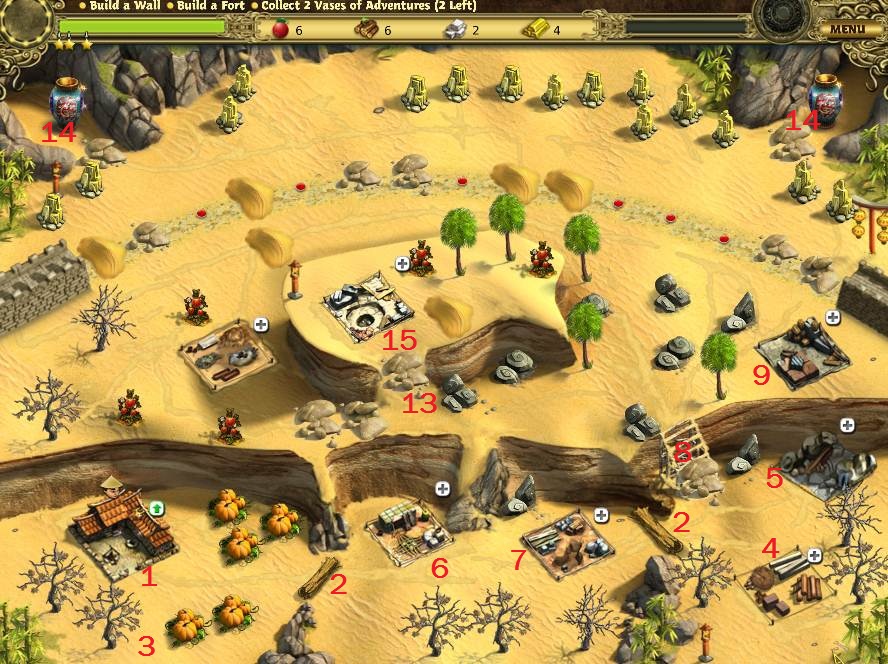Open the game MENU
The image size is (888, 664).
[x=846, y=29]
